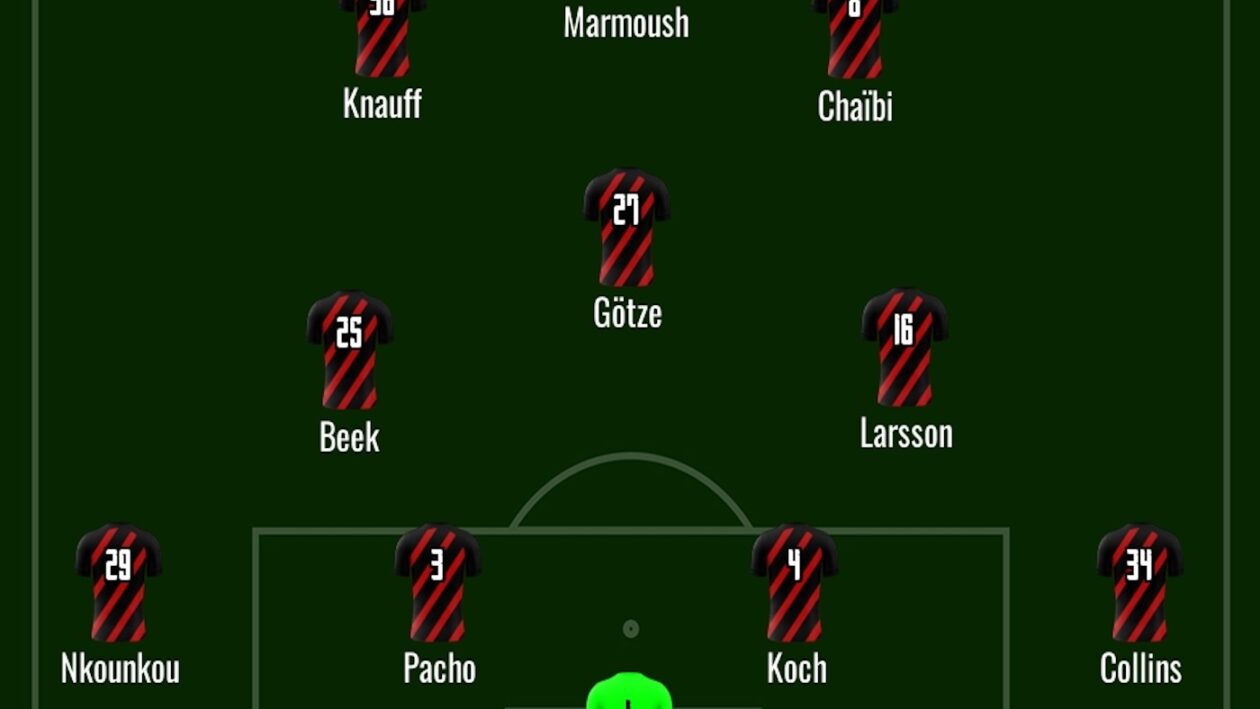
Task: Choose Collins wearing number 34
Action: pos(1140,582)
